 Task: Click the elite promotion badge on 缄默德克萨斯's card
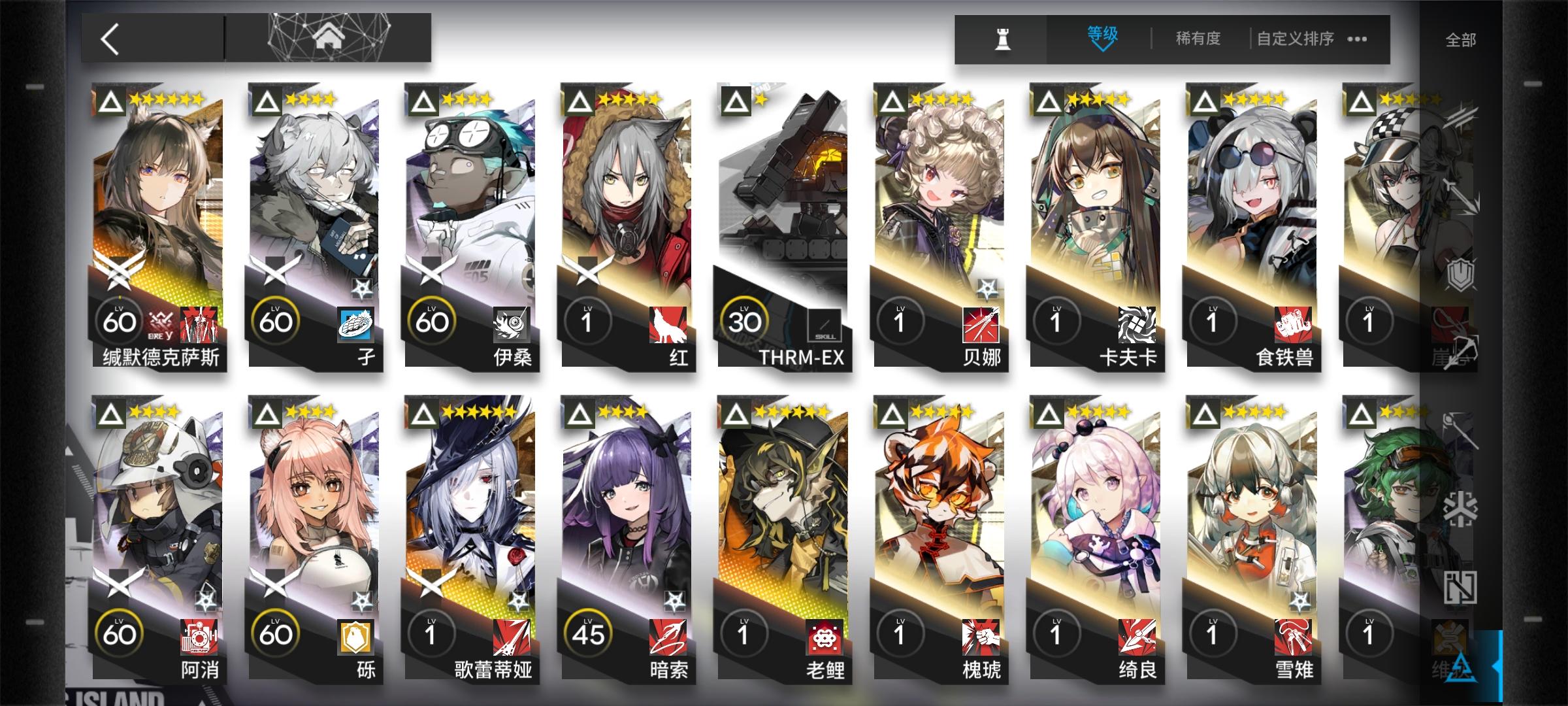tap(110, 99)
